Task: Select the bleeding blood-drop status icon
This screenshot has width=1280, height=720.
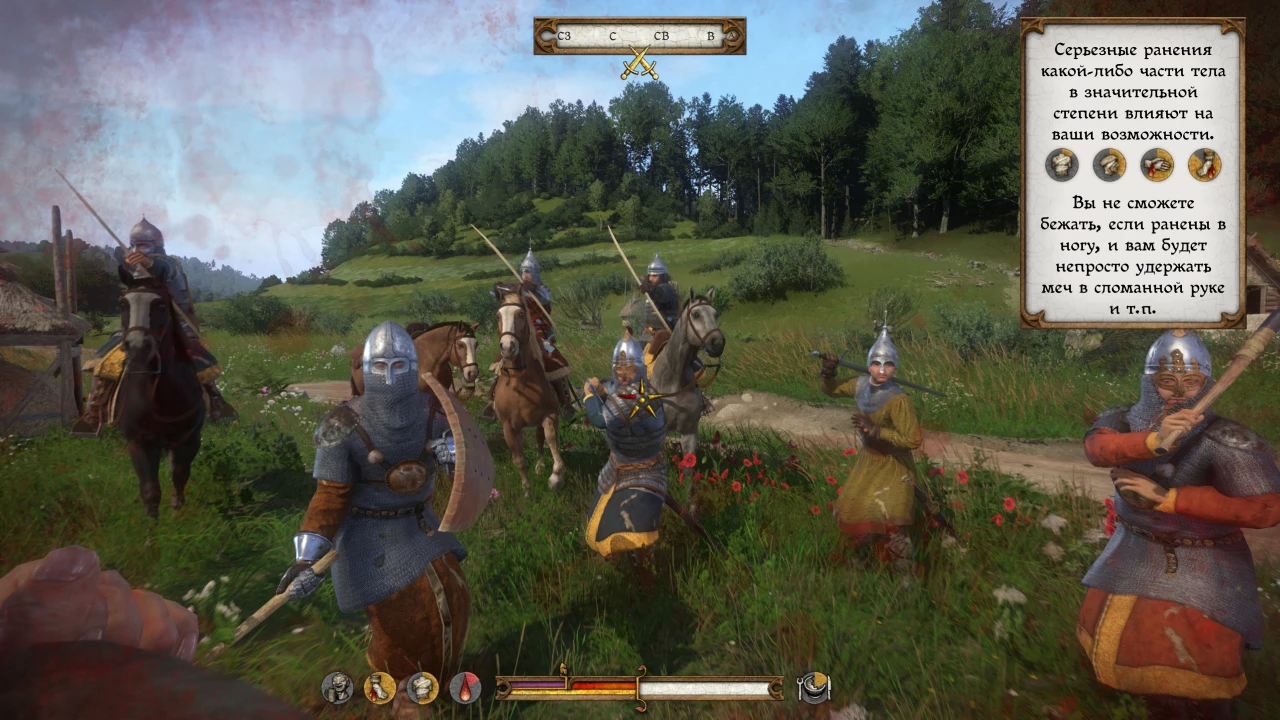Action: click(x=465, y=687)
